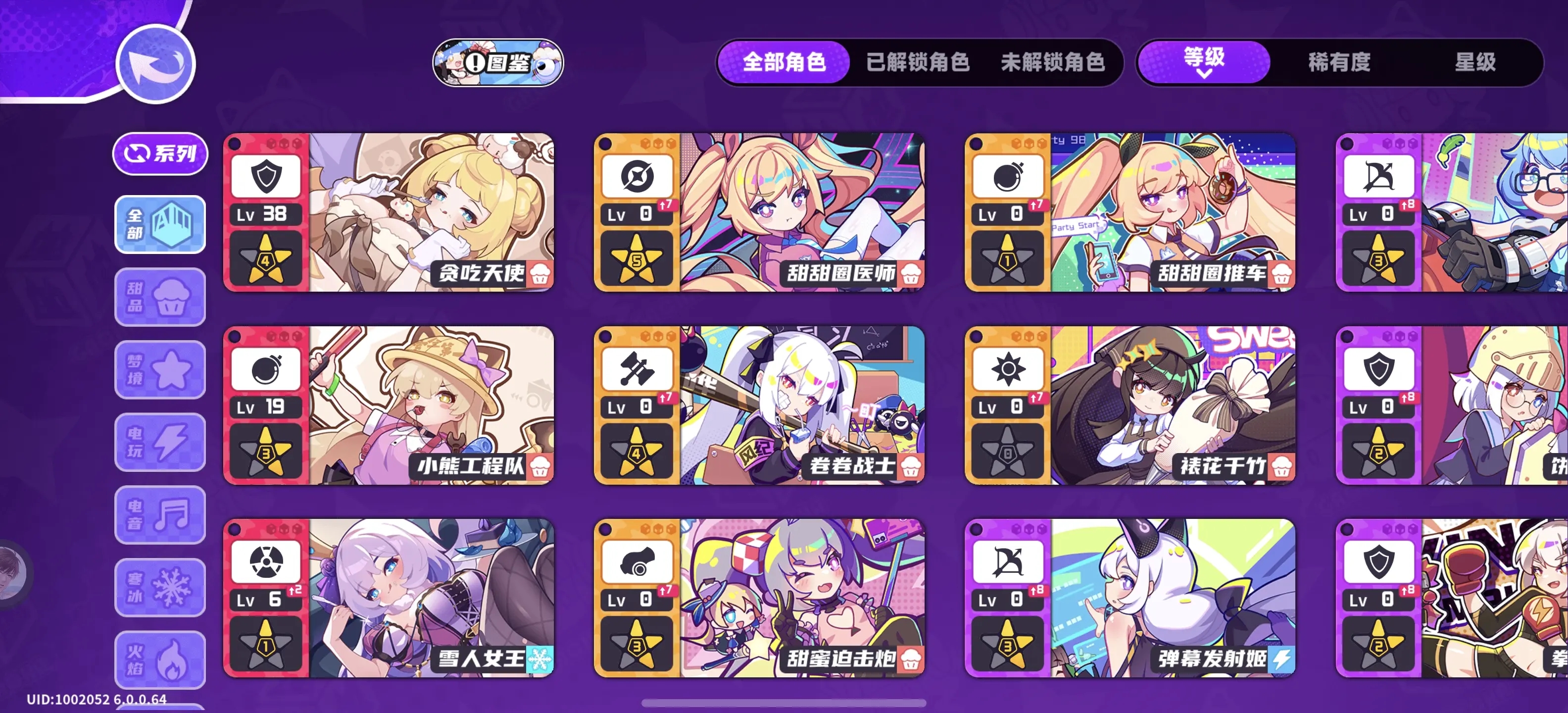Open the 等级 sorting dropdown
The height and width of the screenshot is (713, 1568).
1202,61
